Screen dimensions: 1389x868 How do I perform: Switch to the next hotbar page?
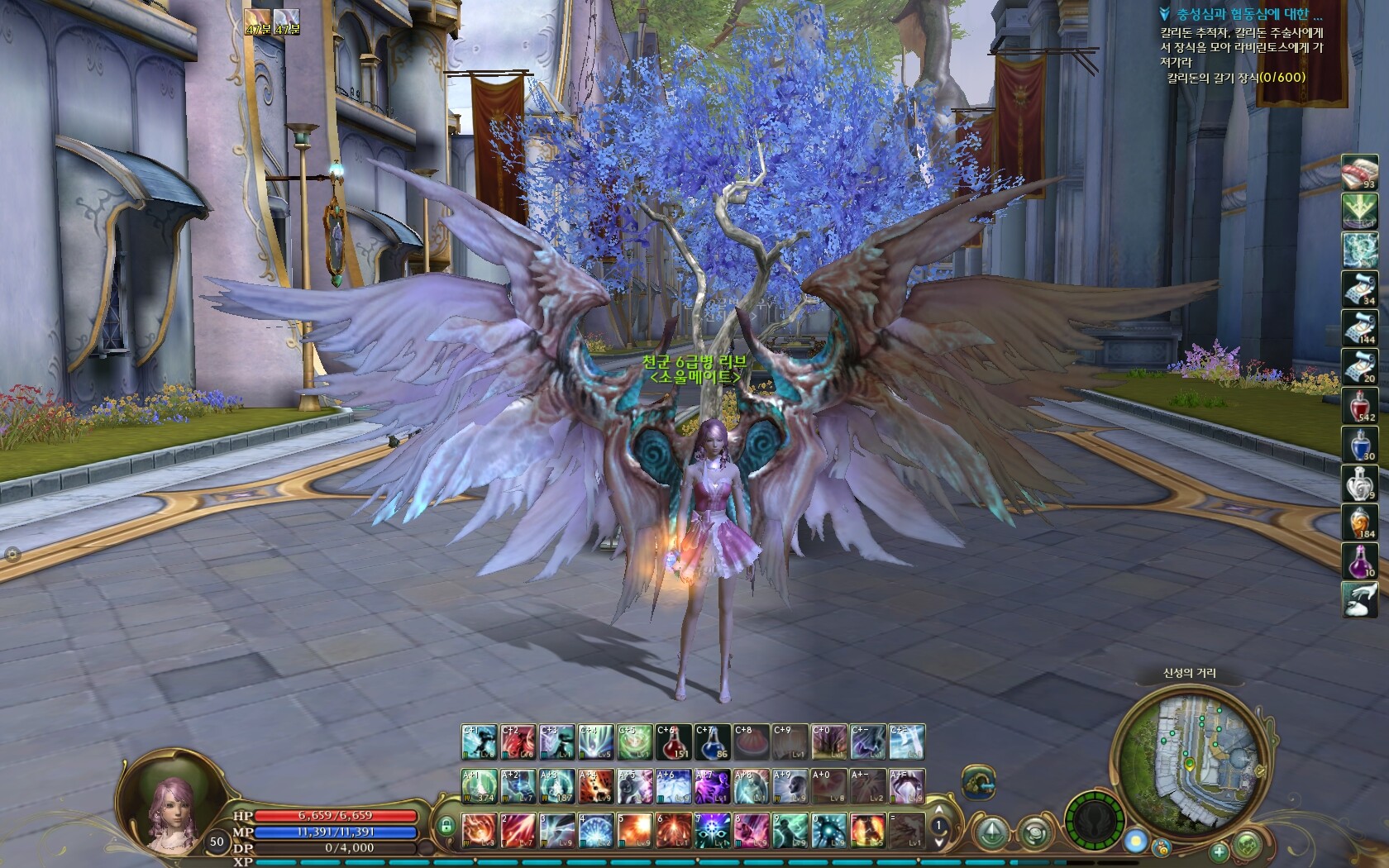939,842
